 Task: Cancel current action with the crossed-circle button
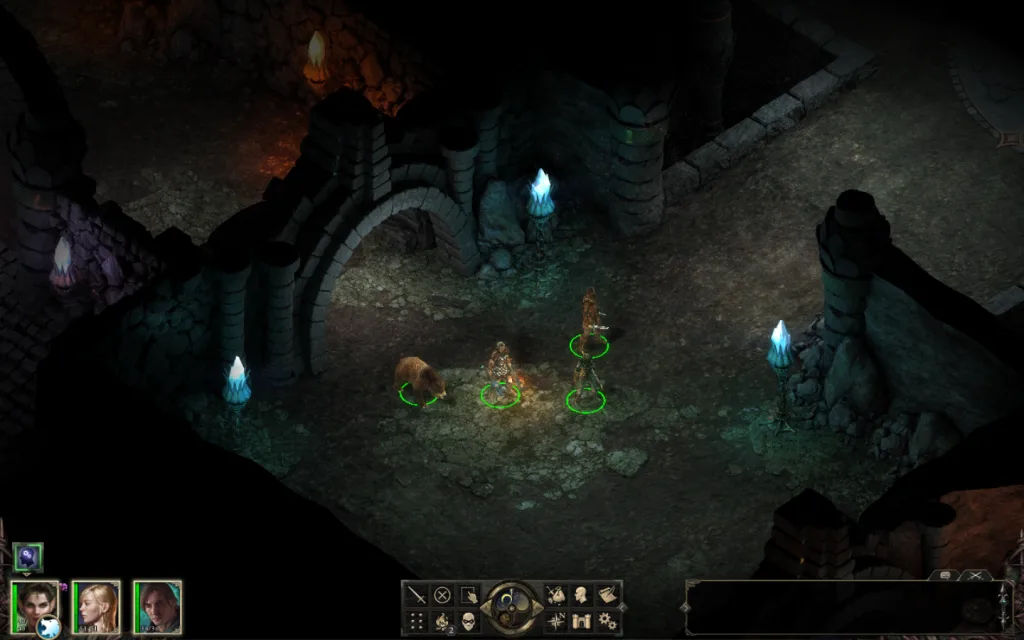point(442,596)
